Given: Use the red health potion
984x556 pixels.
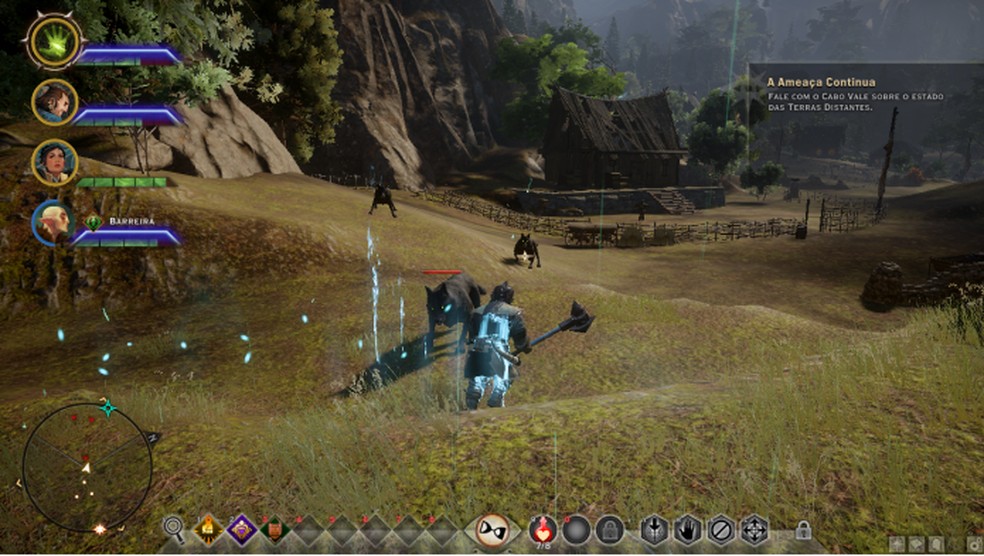Looking at the screenshot, I should pos(543,529).
